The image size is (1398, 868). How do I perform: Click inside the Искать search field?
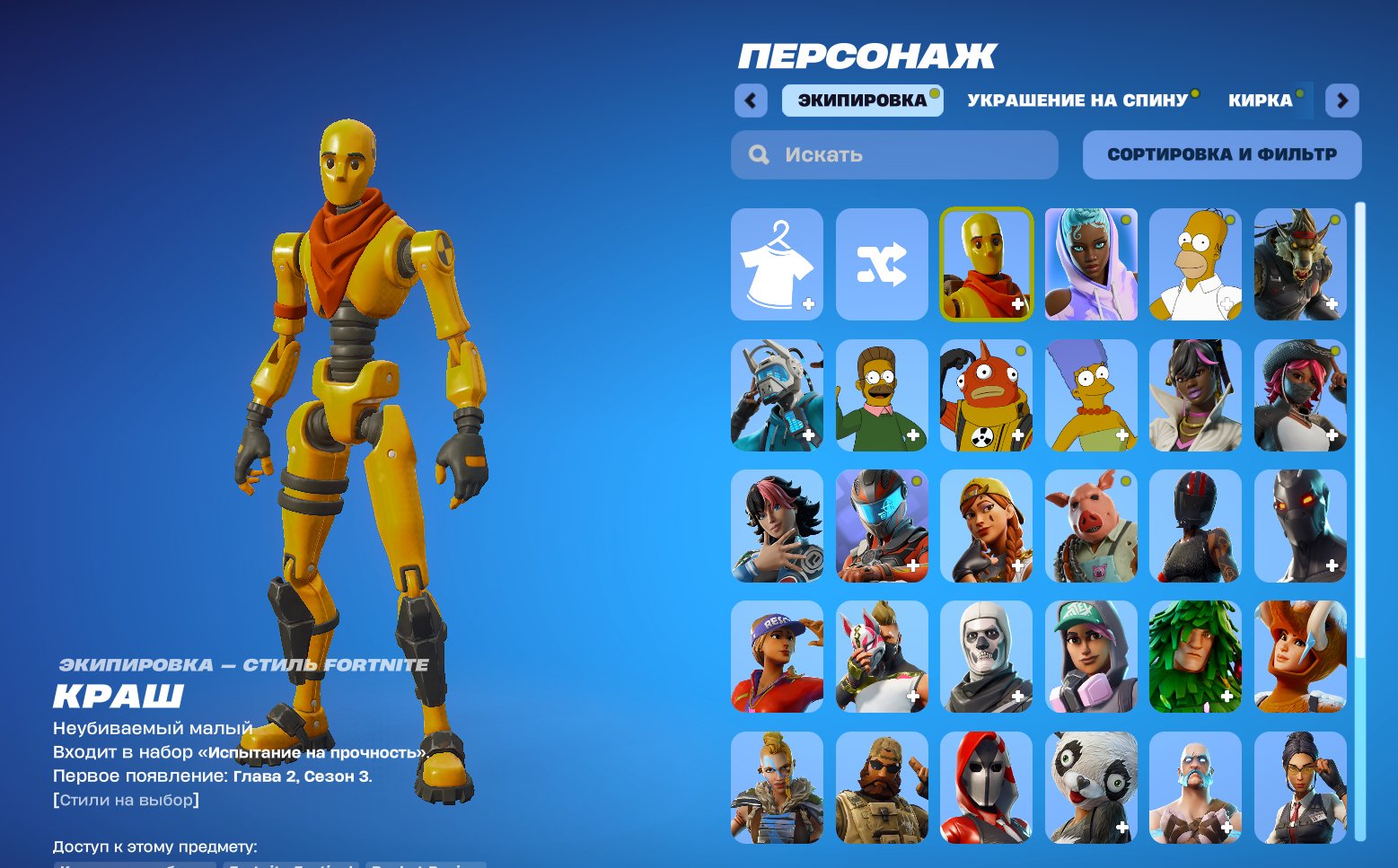tap(893, 153)
